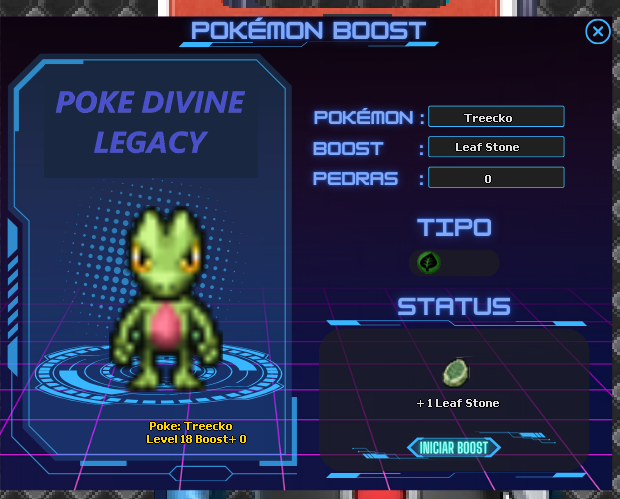Click the grass type icon under Tipo
This screenshot has width=620, height=499.
click(x=429, y=263)
